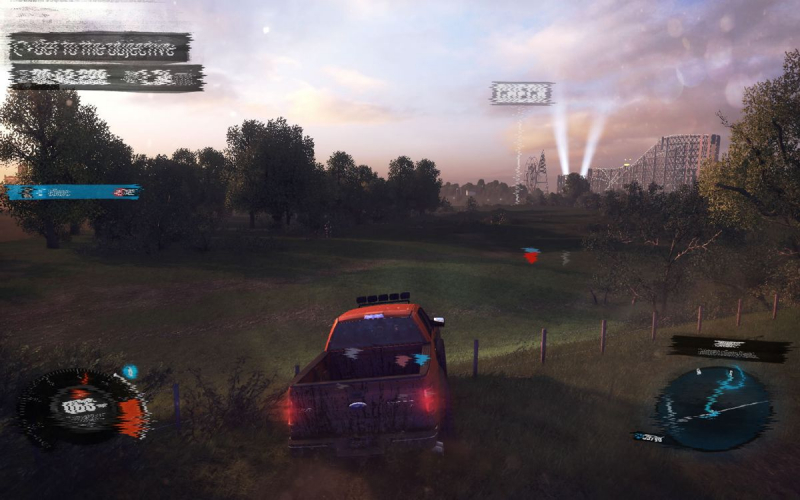
Task: Click the checkpoint marker label in the sky
Action: pos(521,94)
